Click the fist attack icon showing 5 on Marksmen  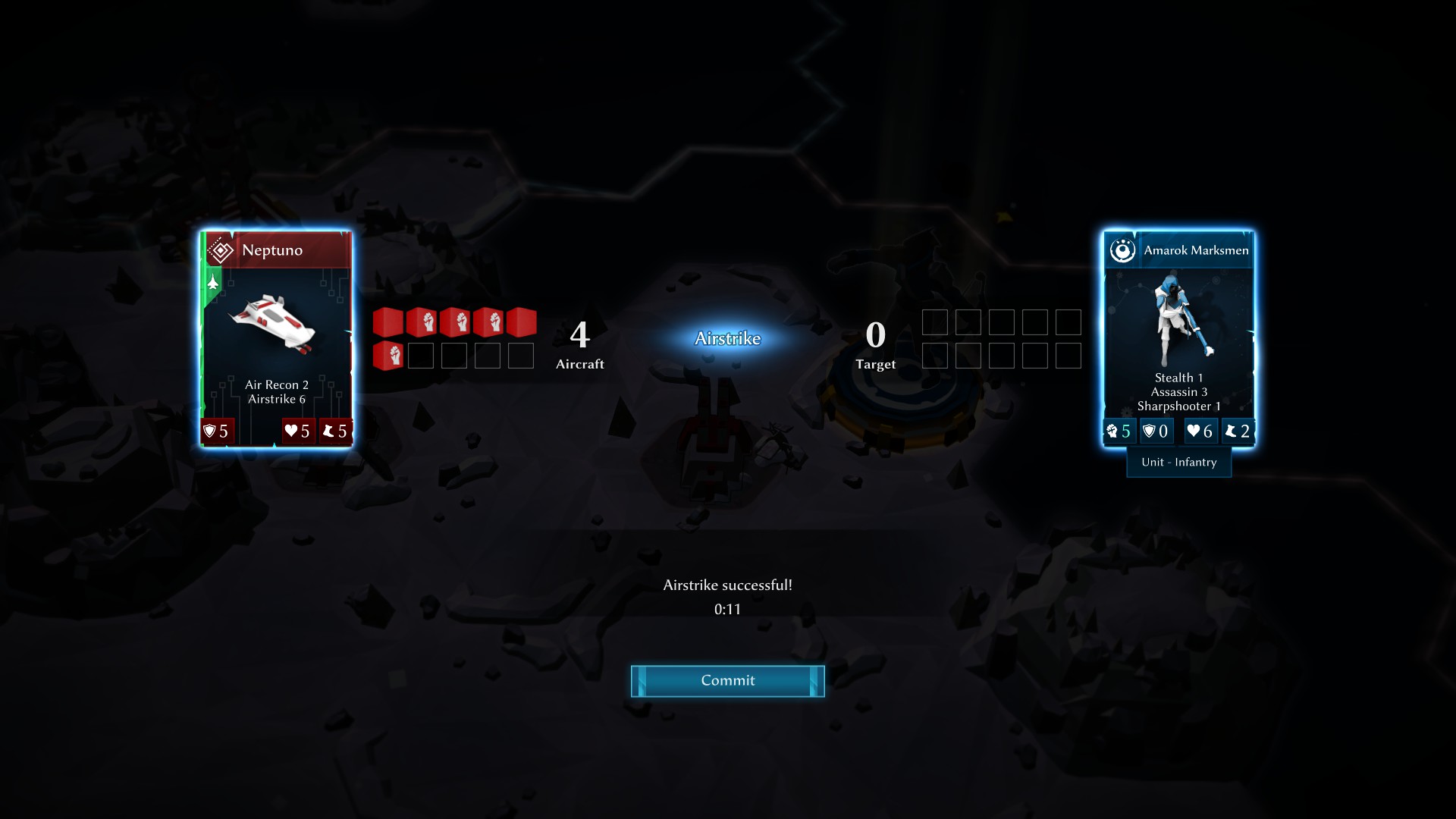[x=1113, y=430]
